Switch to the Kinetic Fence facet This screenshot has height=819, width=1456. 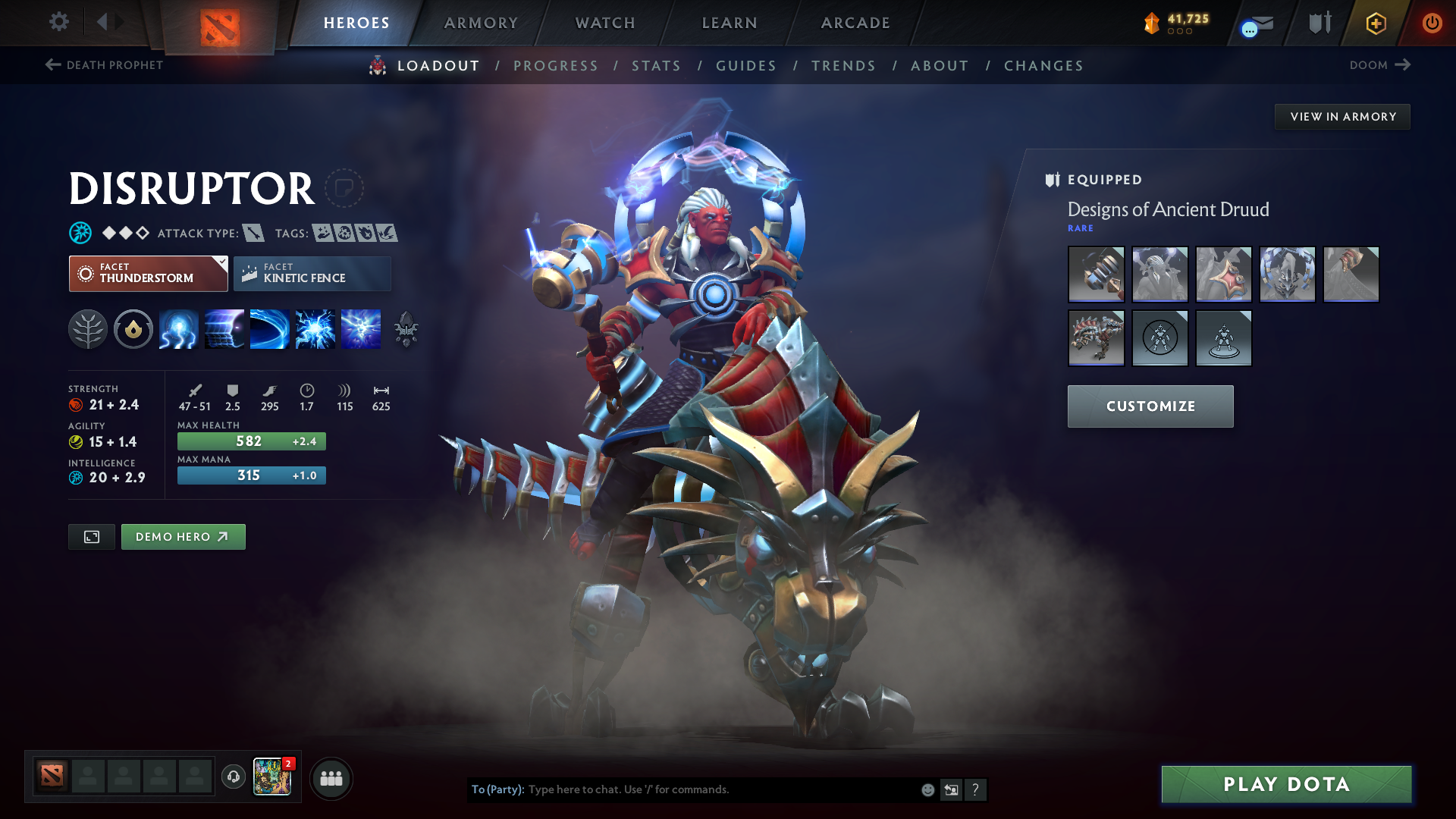point(312,273)
